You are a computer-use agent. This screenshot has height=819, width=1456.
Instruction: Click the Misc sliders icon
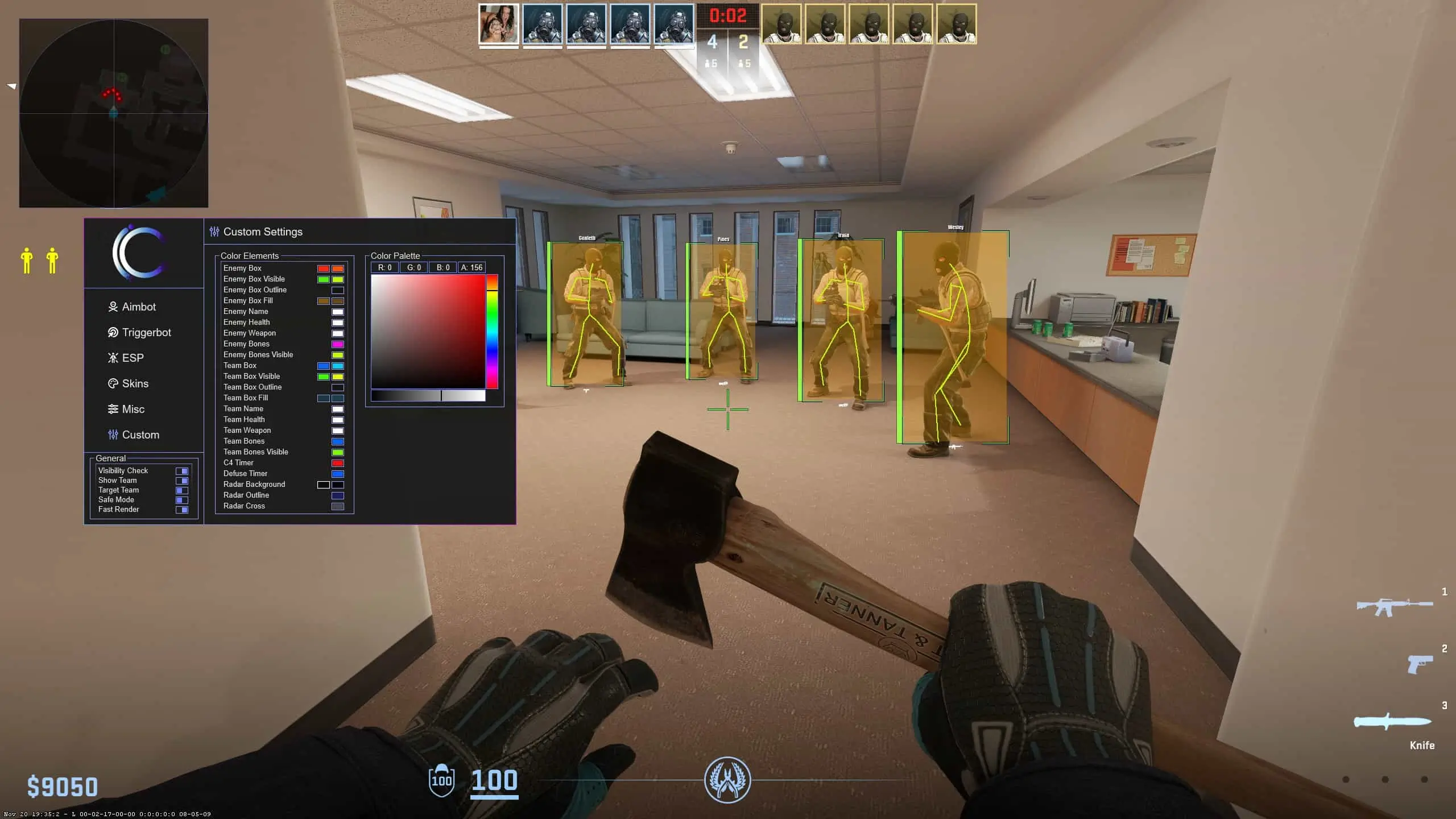click(113, 409)
